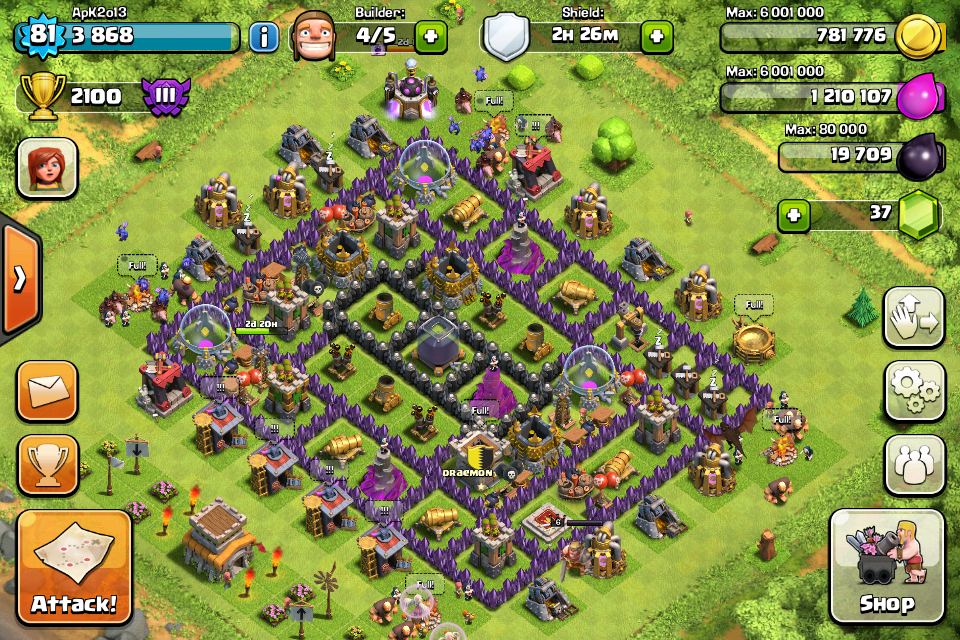Open the Shop
Screen dimensions: 960x640
[887, 566]
